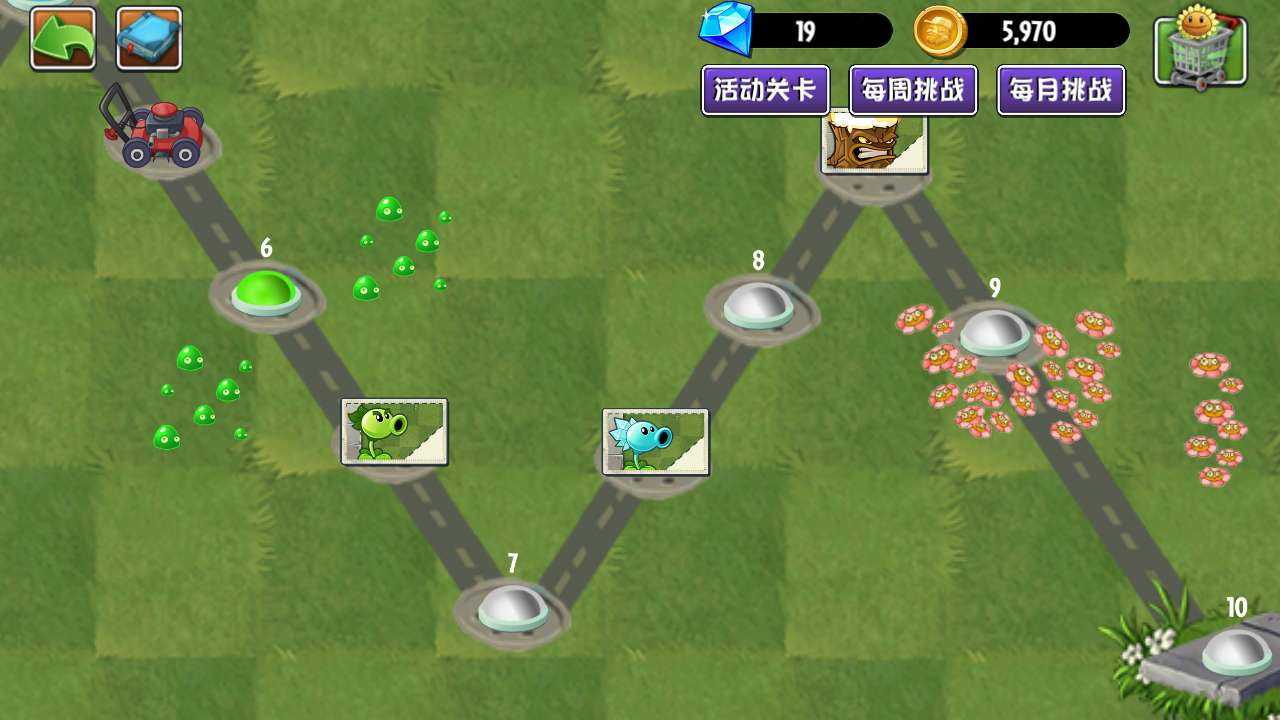Viewport: 1280px width, 720px height.
Task: Select the red lawn mower on the path
Action: coord(158,135)
